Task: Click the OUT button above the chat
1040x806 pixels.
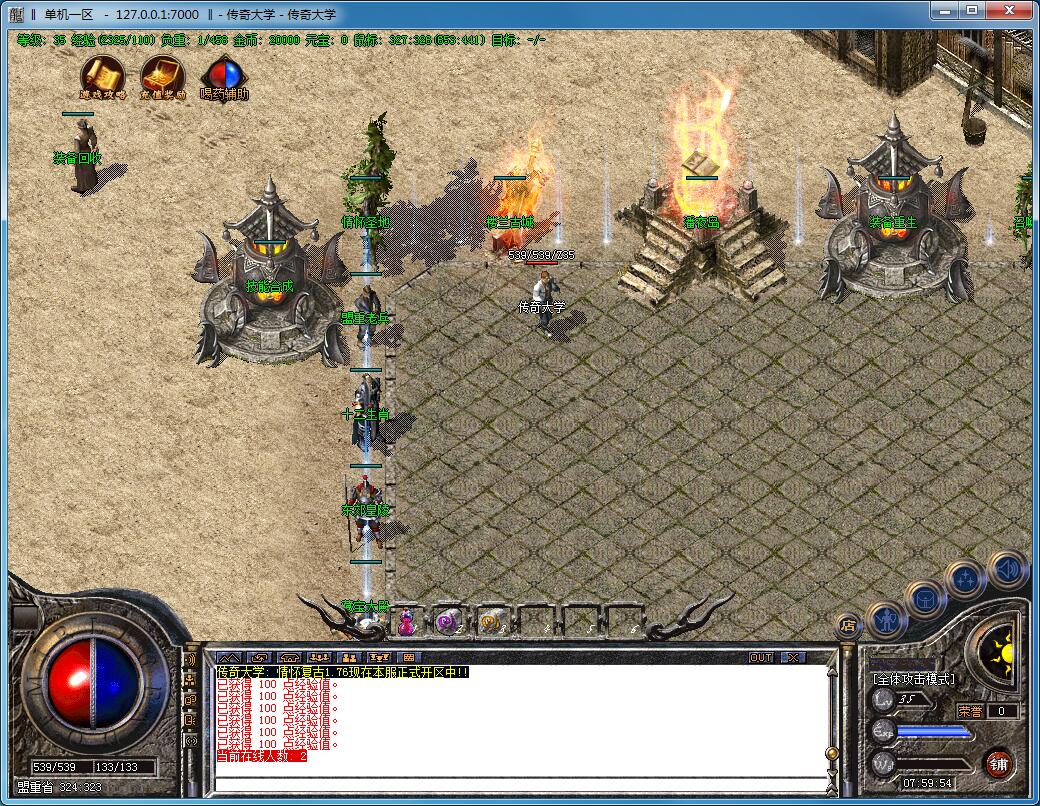Action: [761, 658]
